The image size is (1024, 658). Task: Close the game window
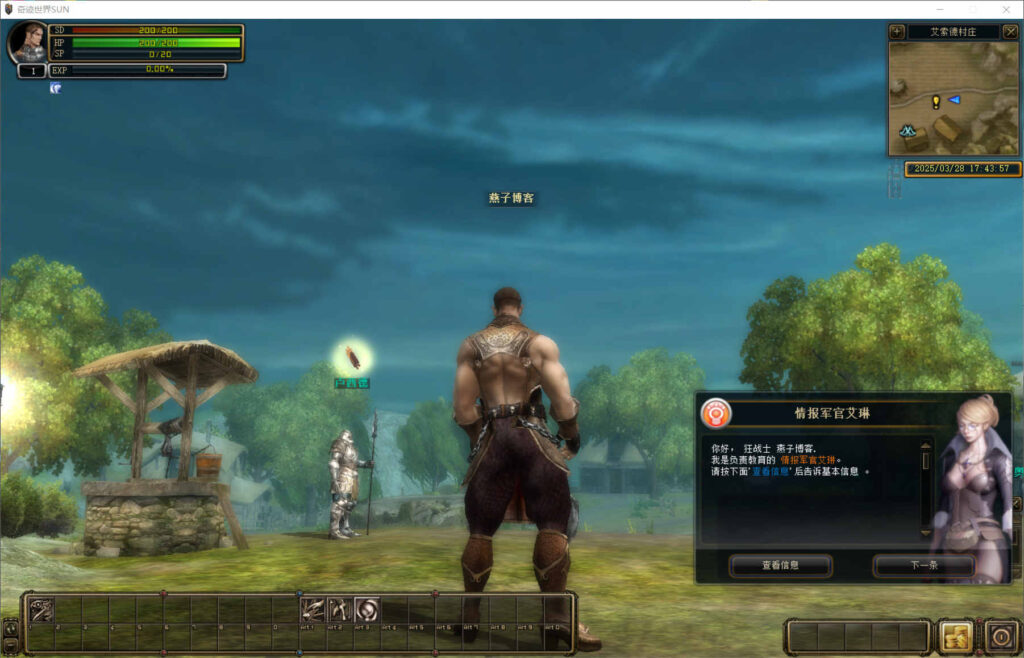point(1006,9)
